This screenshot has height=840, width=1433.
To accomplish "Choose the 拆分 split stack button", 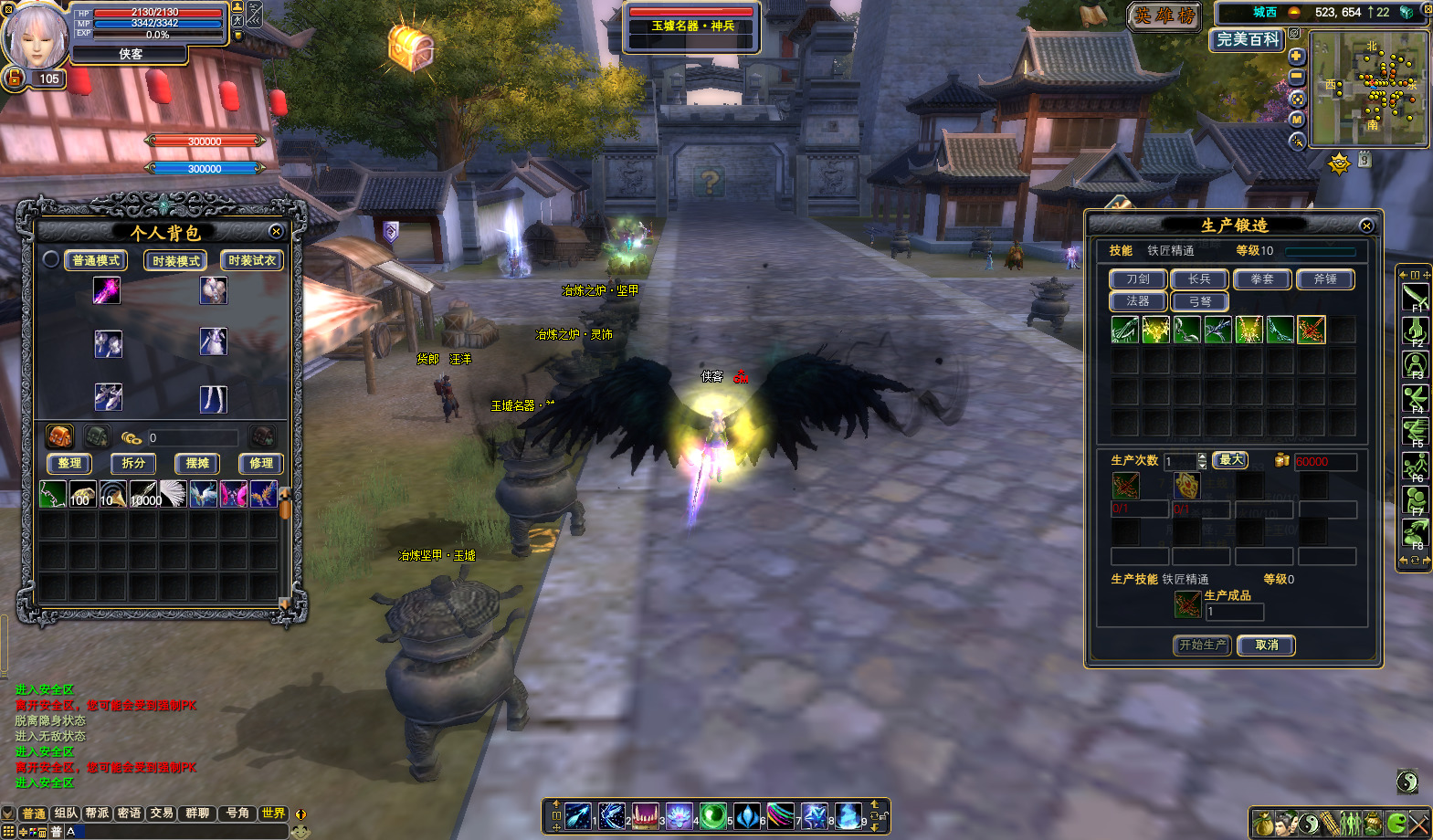I will [133, 464].
